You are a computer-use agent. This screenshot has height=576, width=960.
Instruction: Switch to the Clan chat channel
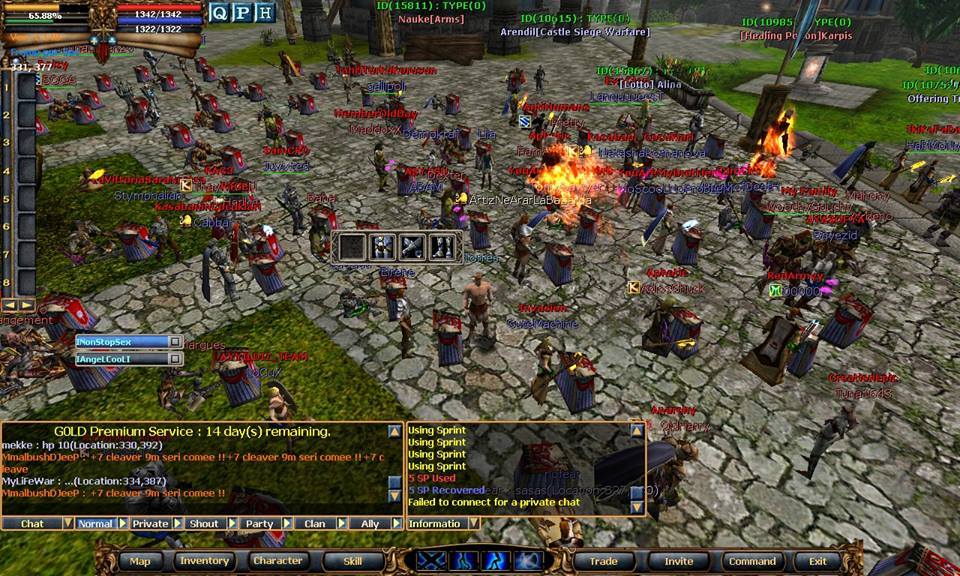(x=314, y=523)
